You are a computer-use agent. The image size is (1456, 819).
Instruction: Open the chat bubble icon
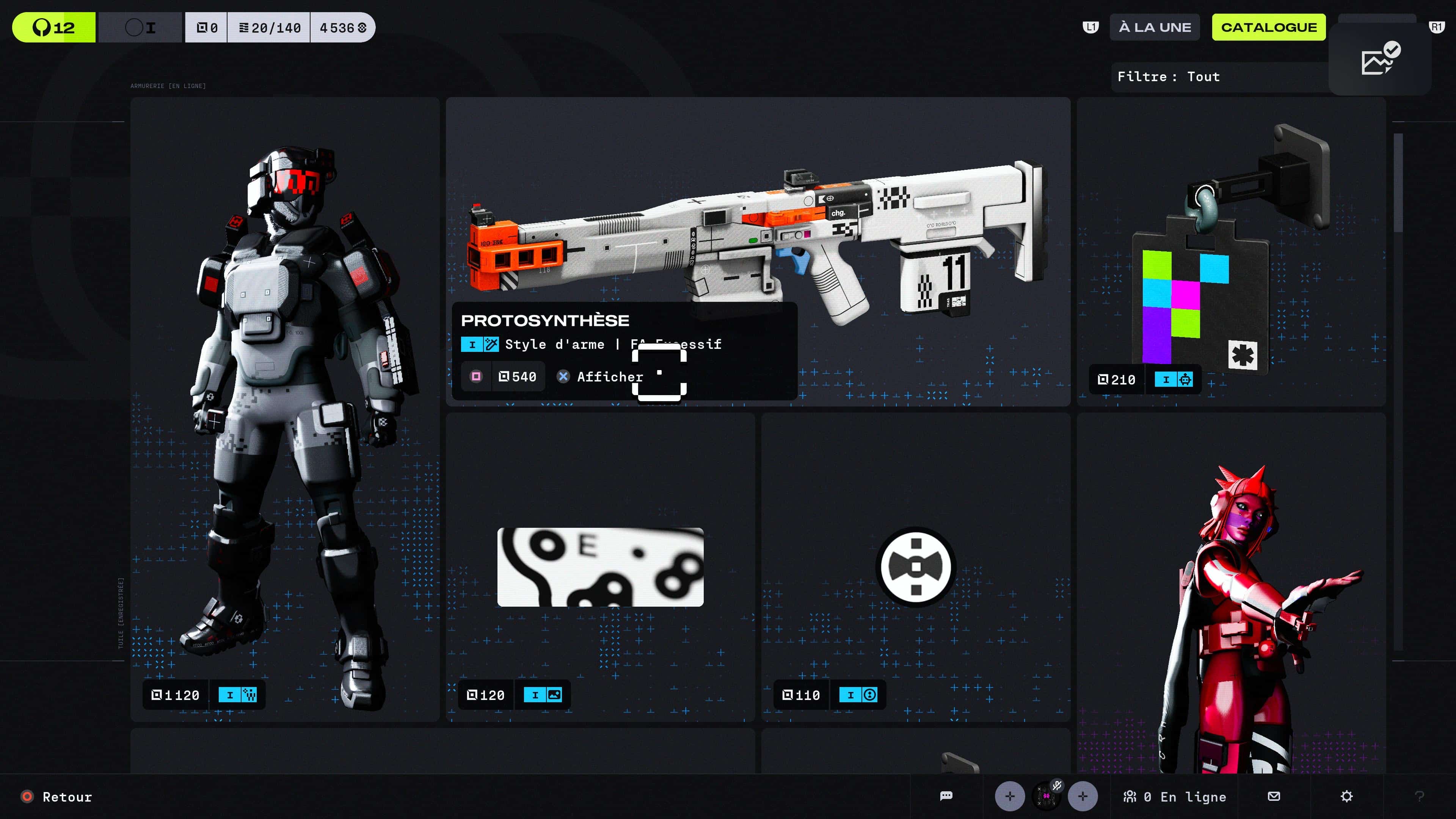click(946, 796)
